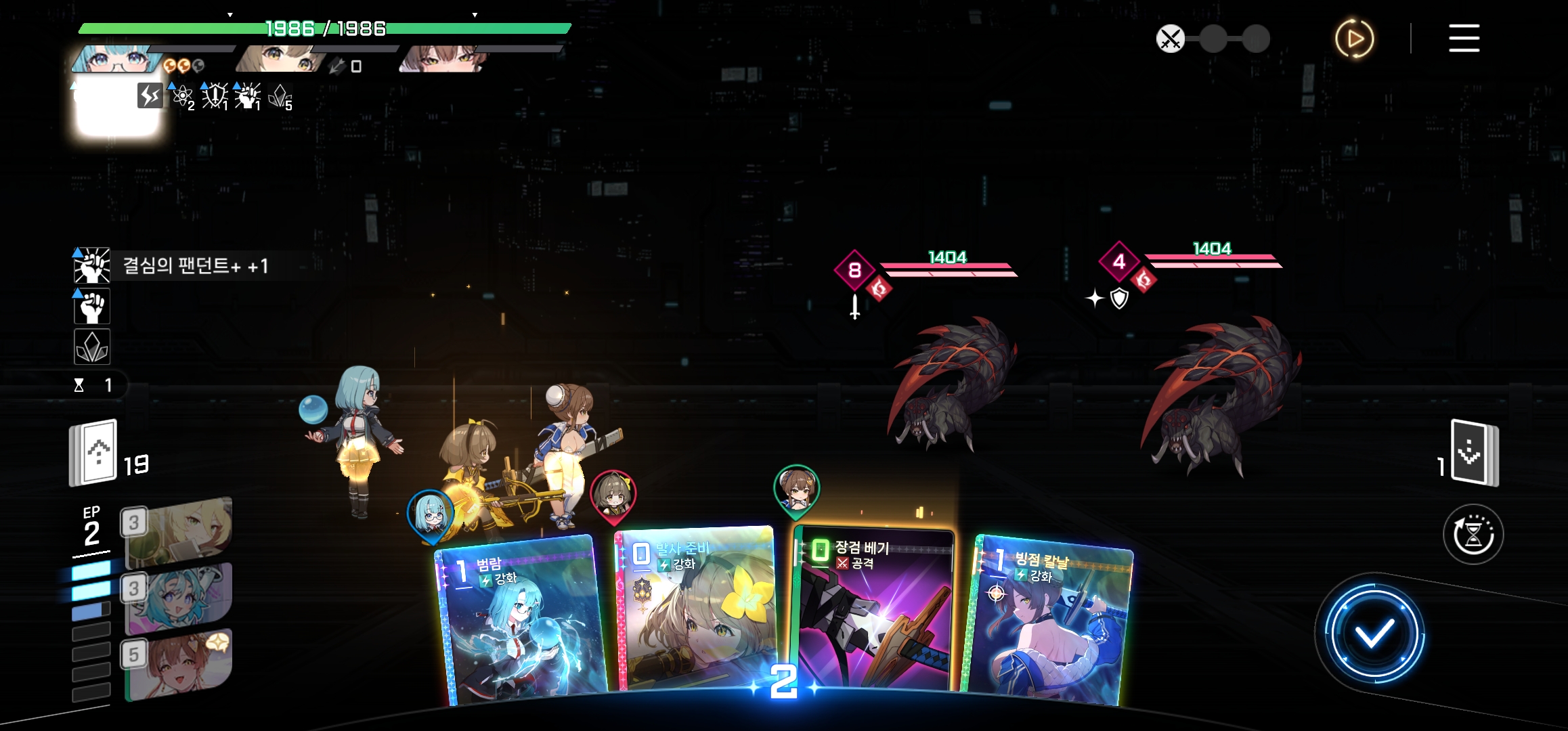The height and width of the screenshot is (731, 1568).
Task: Check the lightning bolt status icon
Action: [x=150, y=95]
